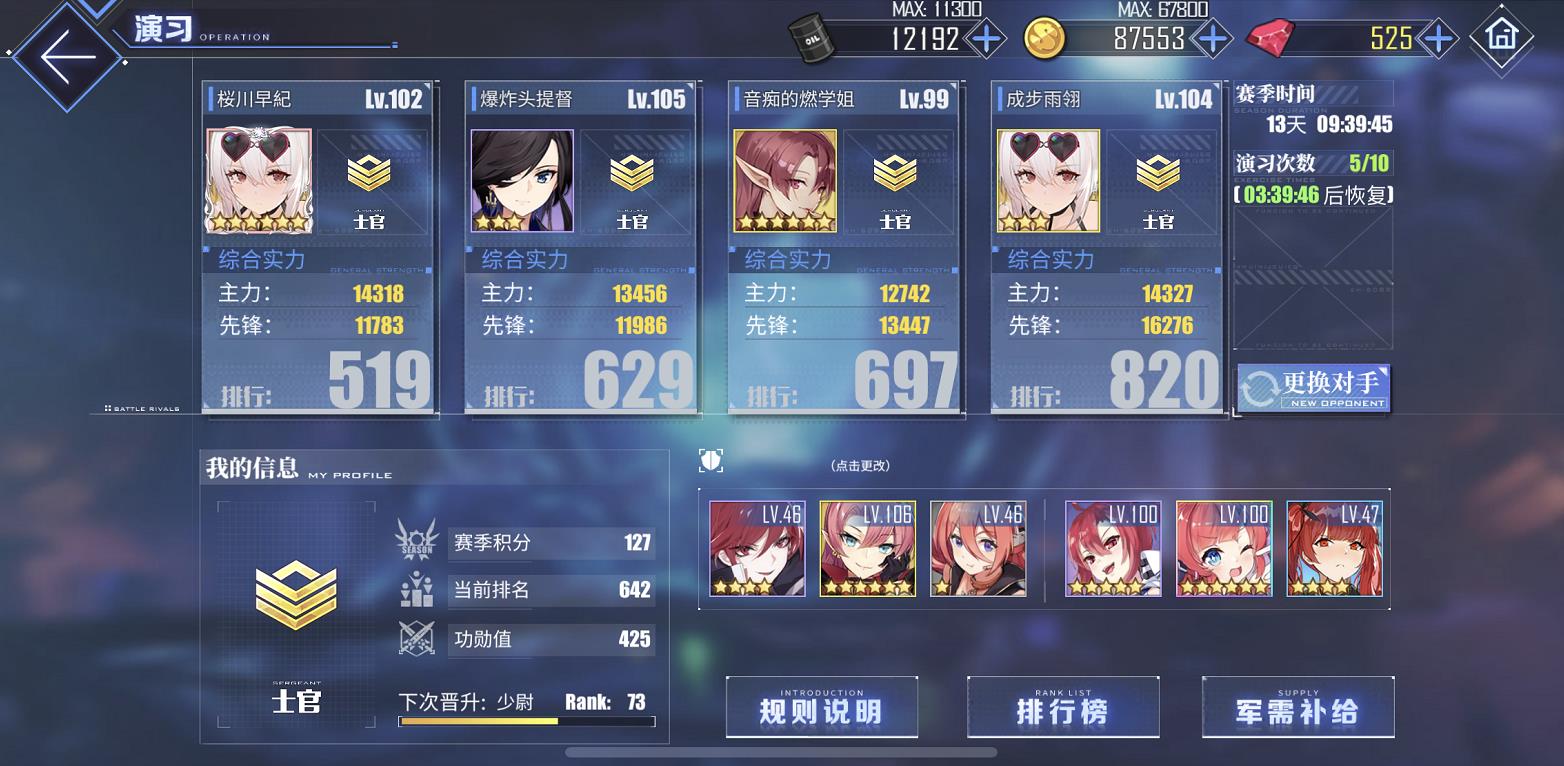Add more gold coins with plus button
Screen dimensions: 1564x766
(1212, 39)
